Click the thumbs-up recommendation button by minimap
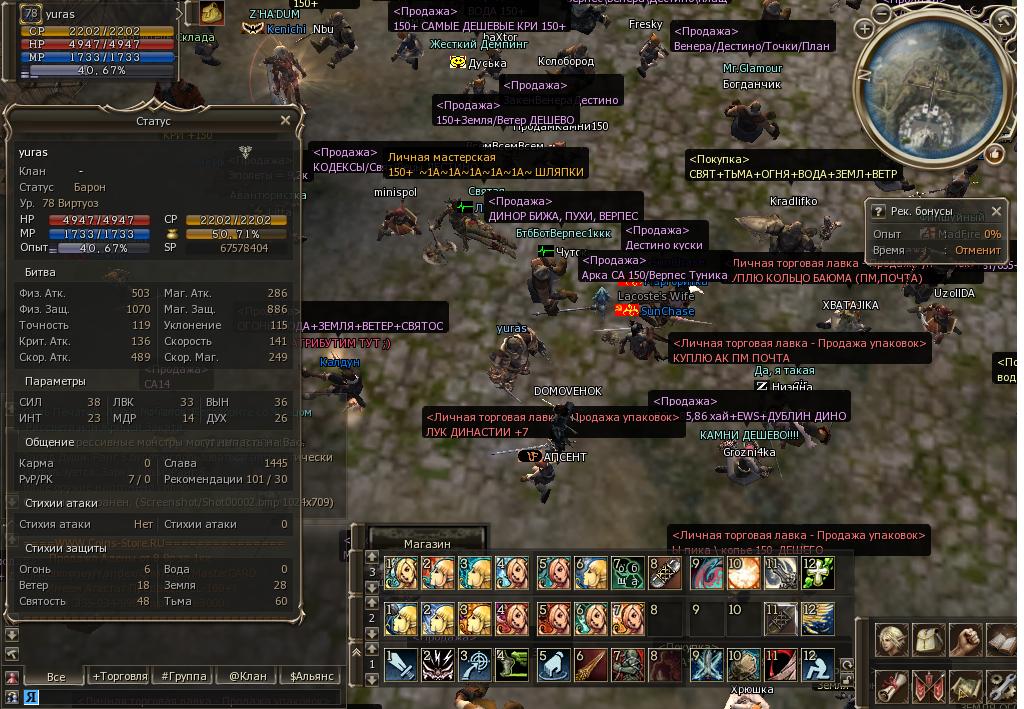The image size is (1024, 709). [x=994, y=154]
